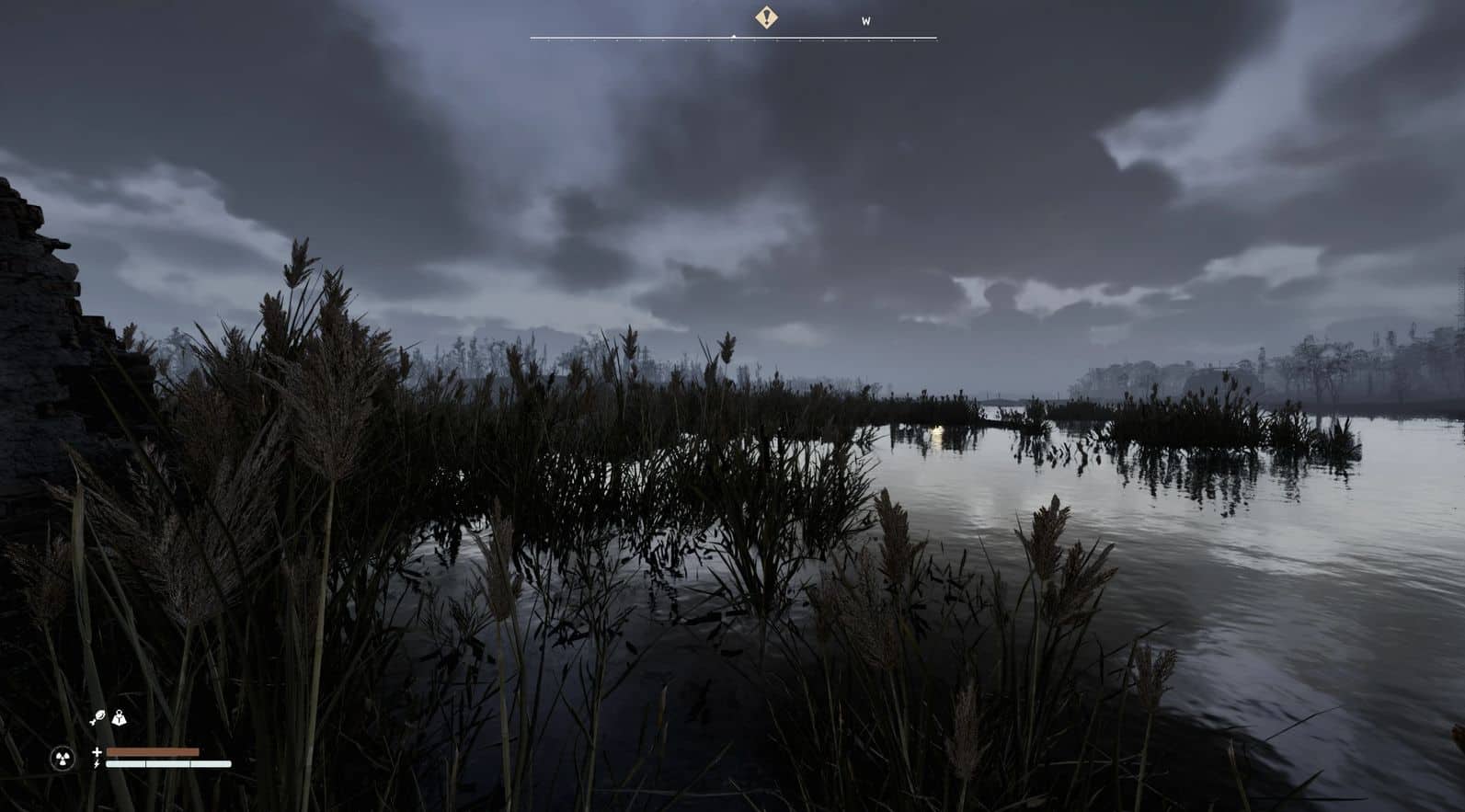Click the quest marker diamond on the compass

[766, 17]
